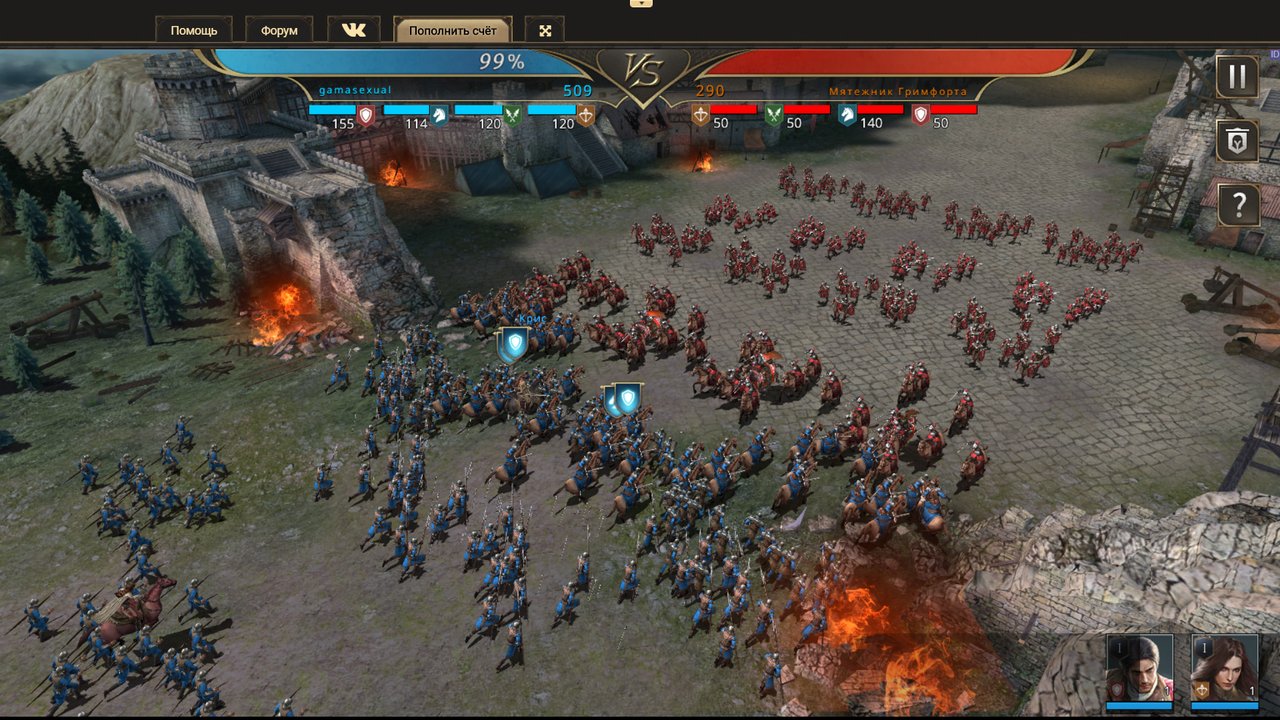This screenshot has height=720, width=1280.
Task: Select the male hero portrait
Action: pos(1139,668)
